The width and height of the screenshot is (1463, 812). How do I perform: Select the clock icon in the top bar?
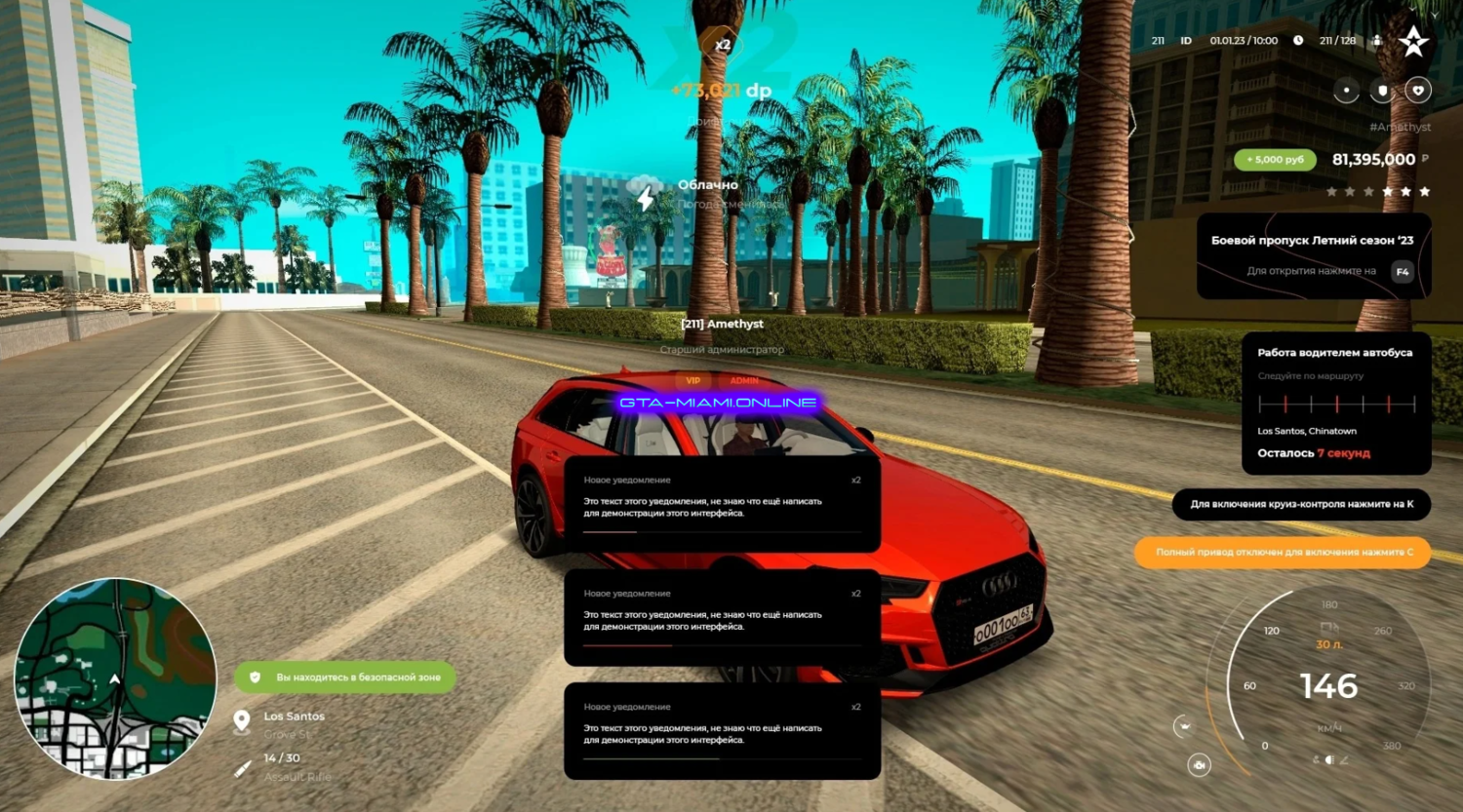point(1296,40)
